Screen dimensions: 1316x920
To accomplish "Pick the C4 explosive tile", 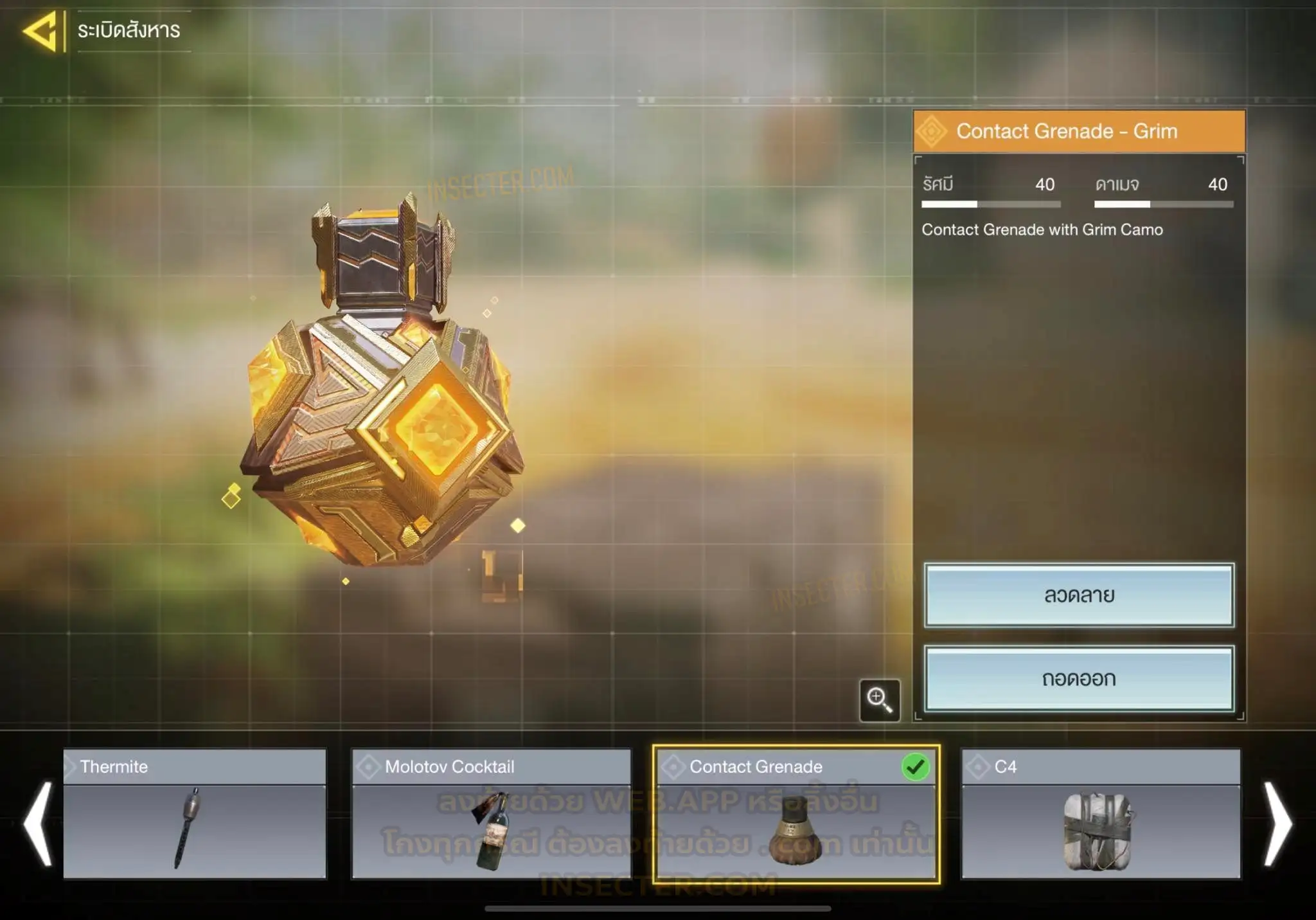I will pos(1100,814).
